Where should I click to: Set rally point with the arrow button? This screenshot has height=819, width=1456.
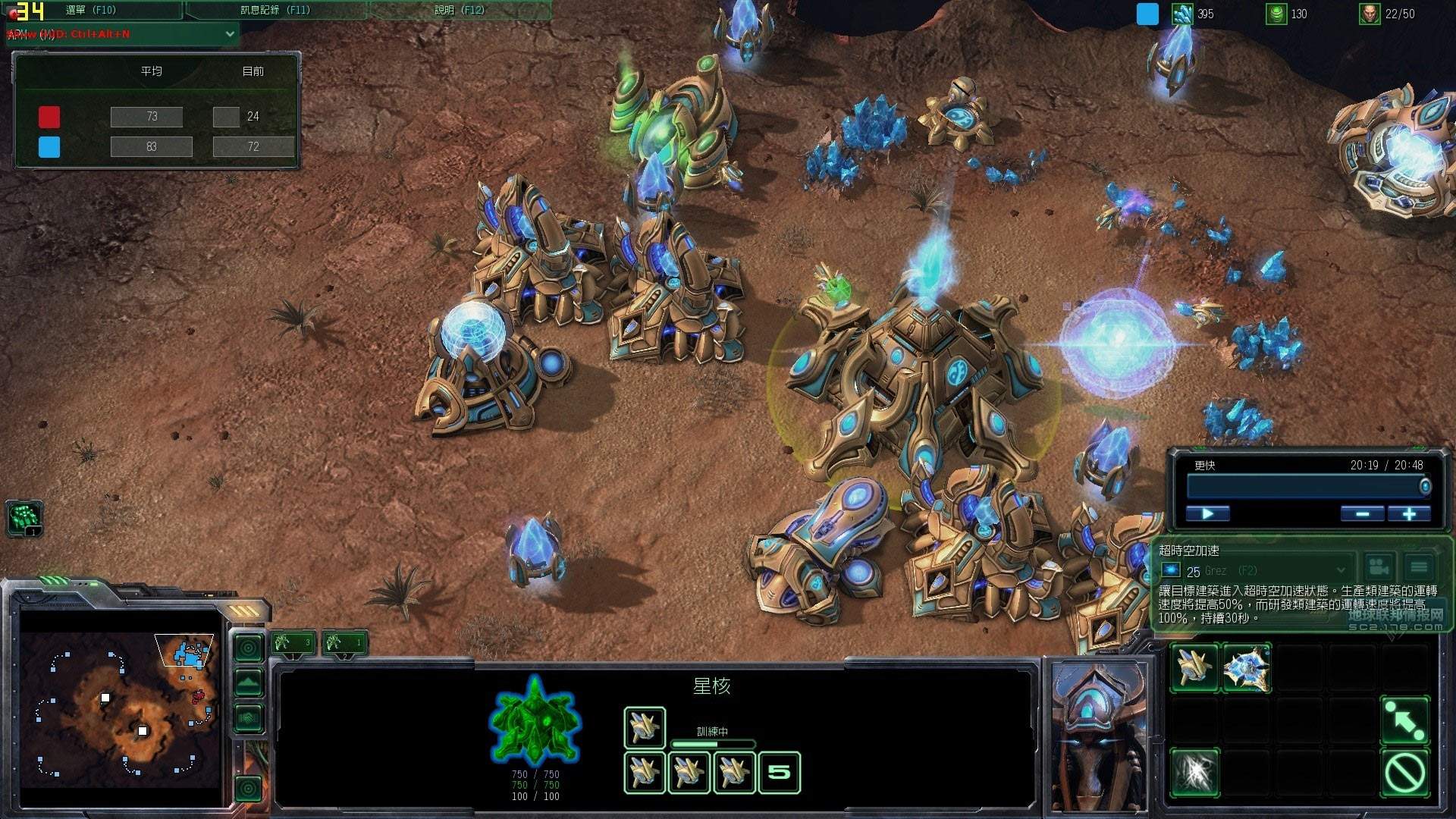(1404, 720)
